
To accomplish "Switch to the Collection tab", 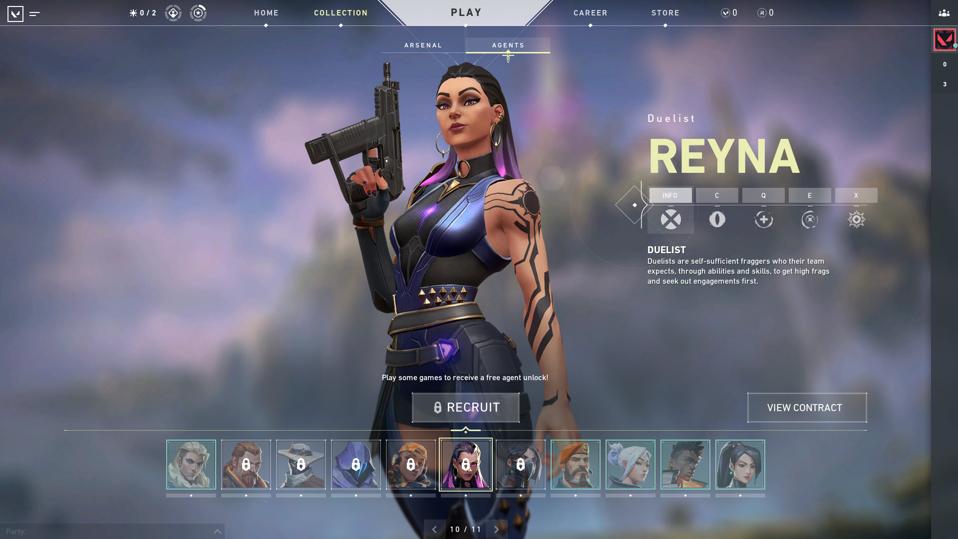I will [340, 13].
